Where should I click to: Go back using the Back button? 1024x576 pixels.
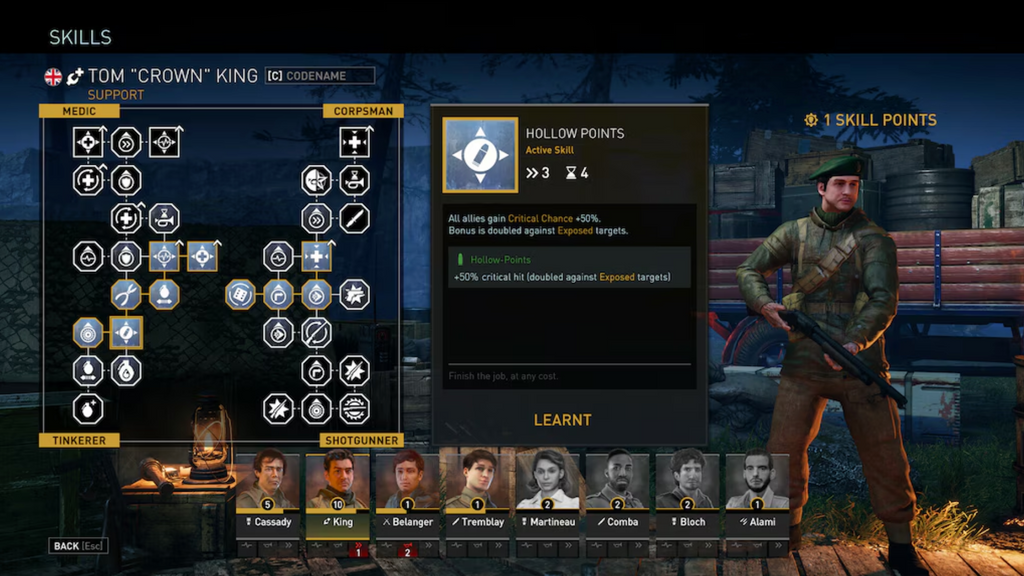[x=78, y=546]
